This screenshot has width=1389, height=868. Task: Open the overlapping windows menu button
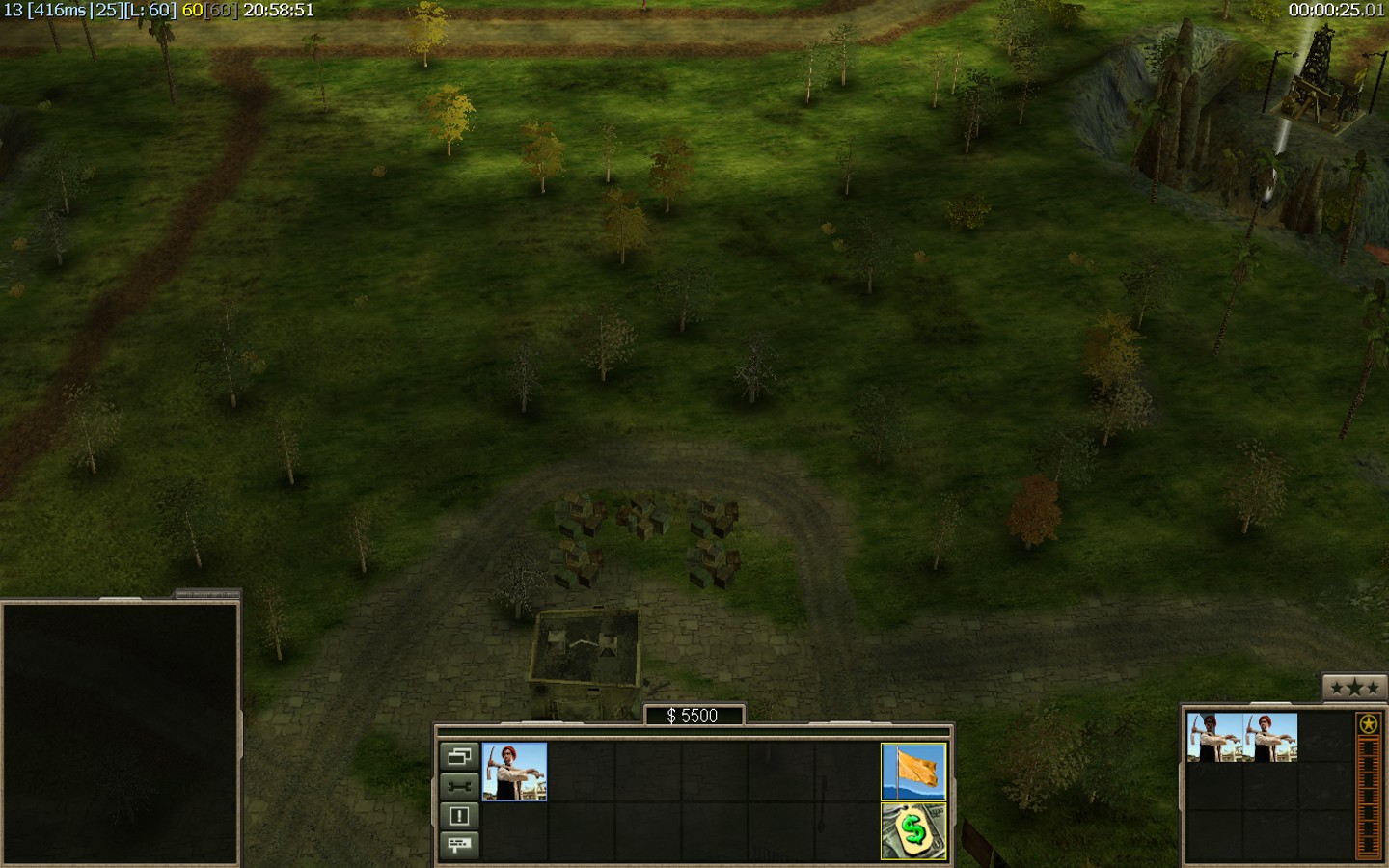[x=459, y=756]
